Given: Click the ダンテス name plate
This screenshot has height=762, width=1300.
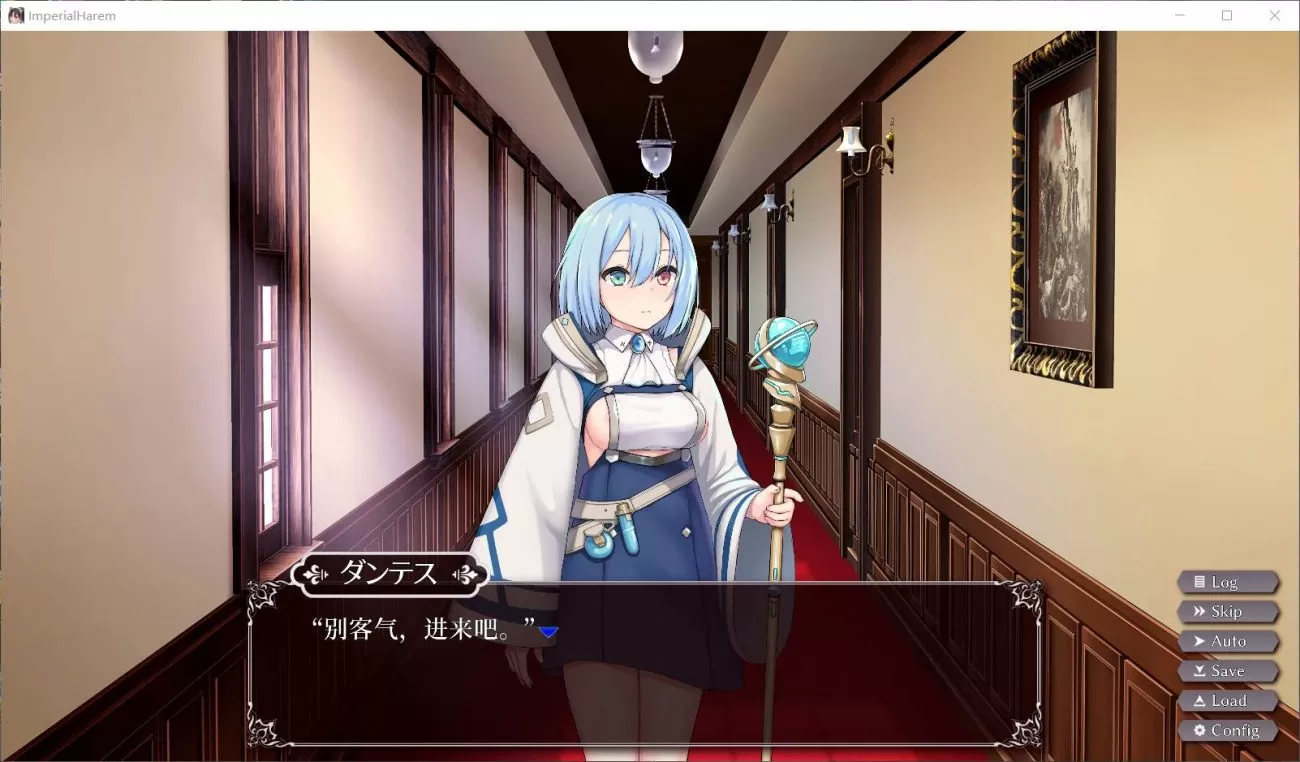Looking at the screenshot, I should (392, 575).
